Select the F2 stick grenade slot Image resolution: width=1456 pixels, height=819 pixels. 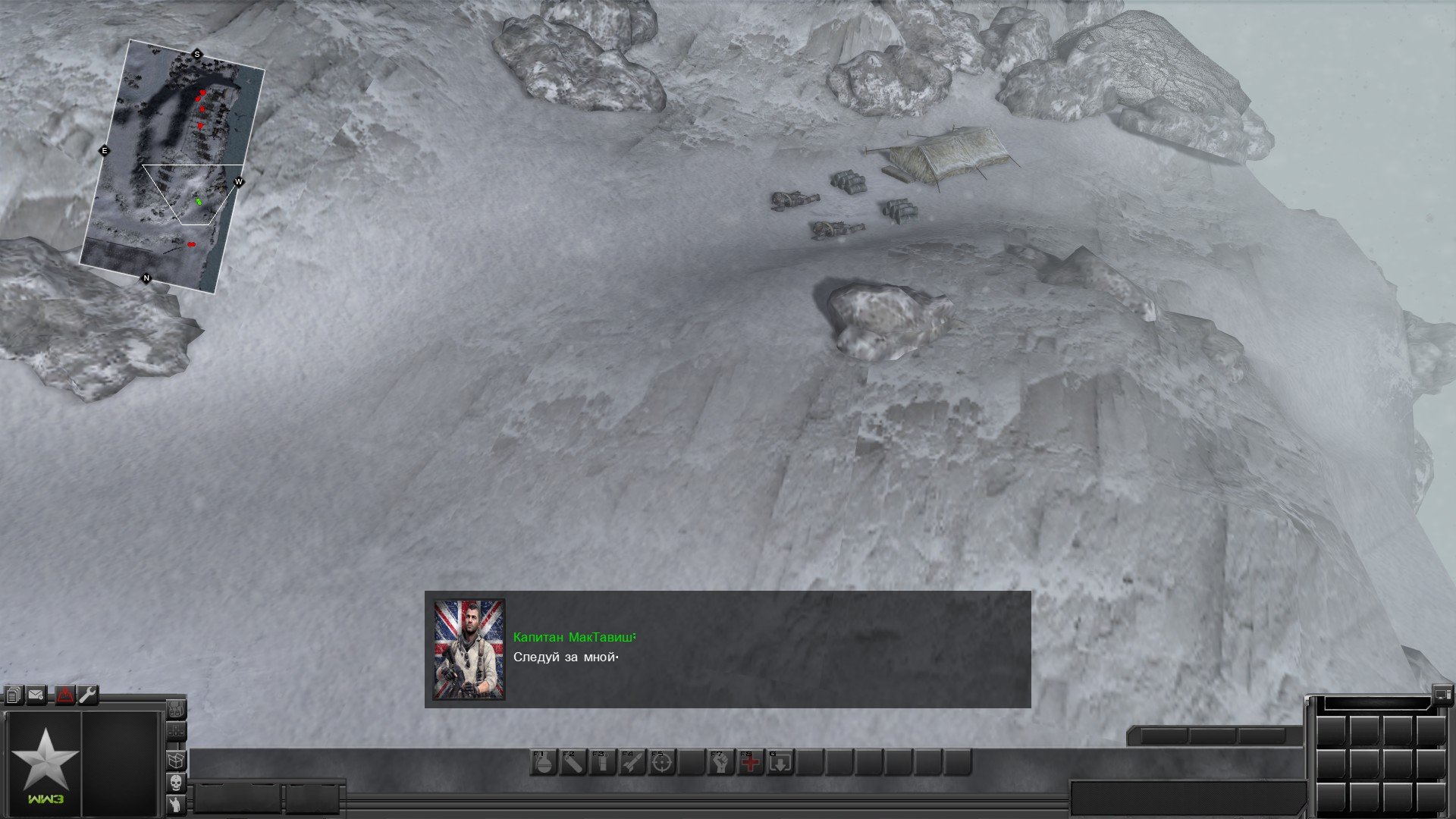tap(573, 763)
